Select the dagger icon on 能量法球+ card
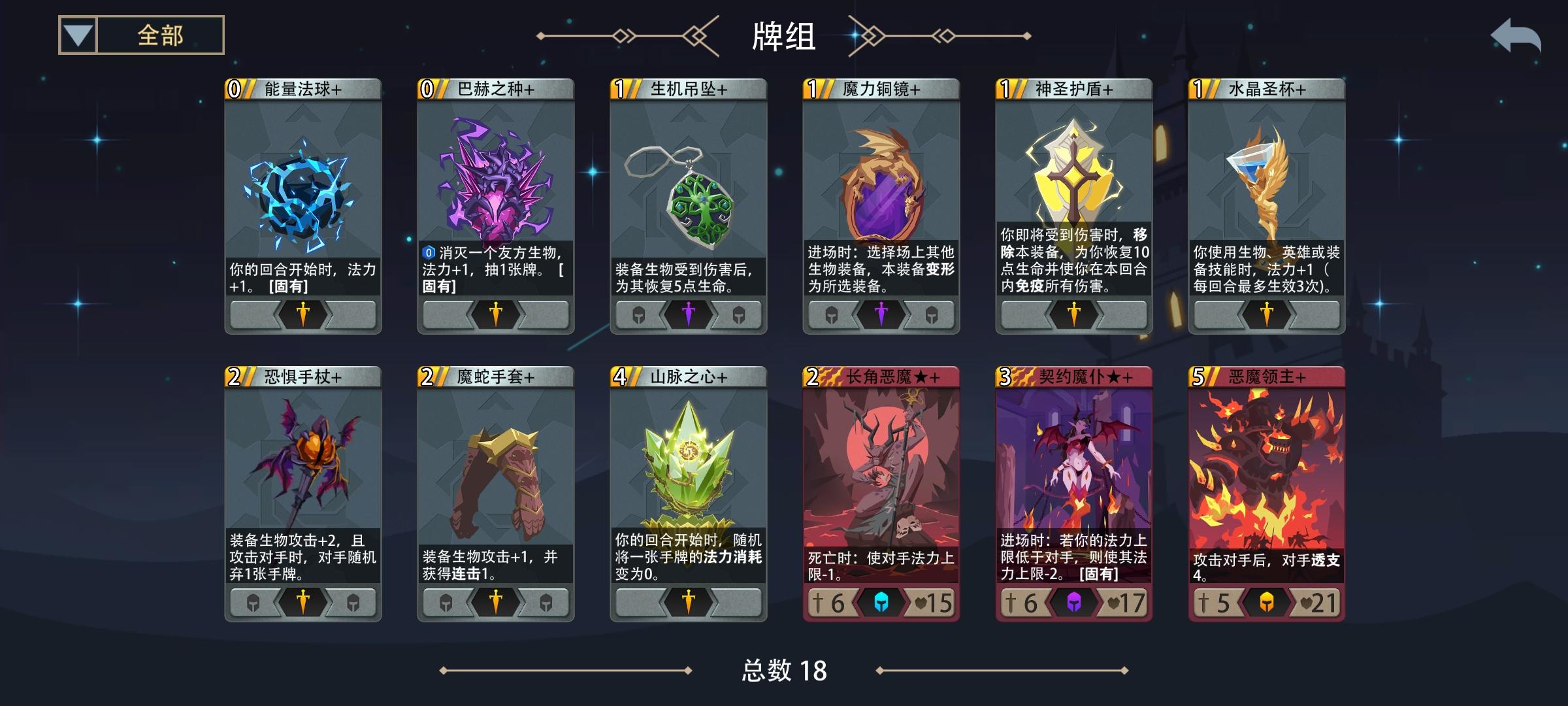This screenshot has width=1568, height=706. tap(302, 314)
